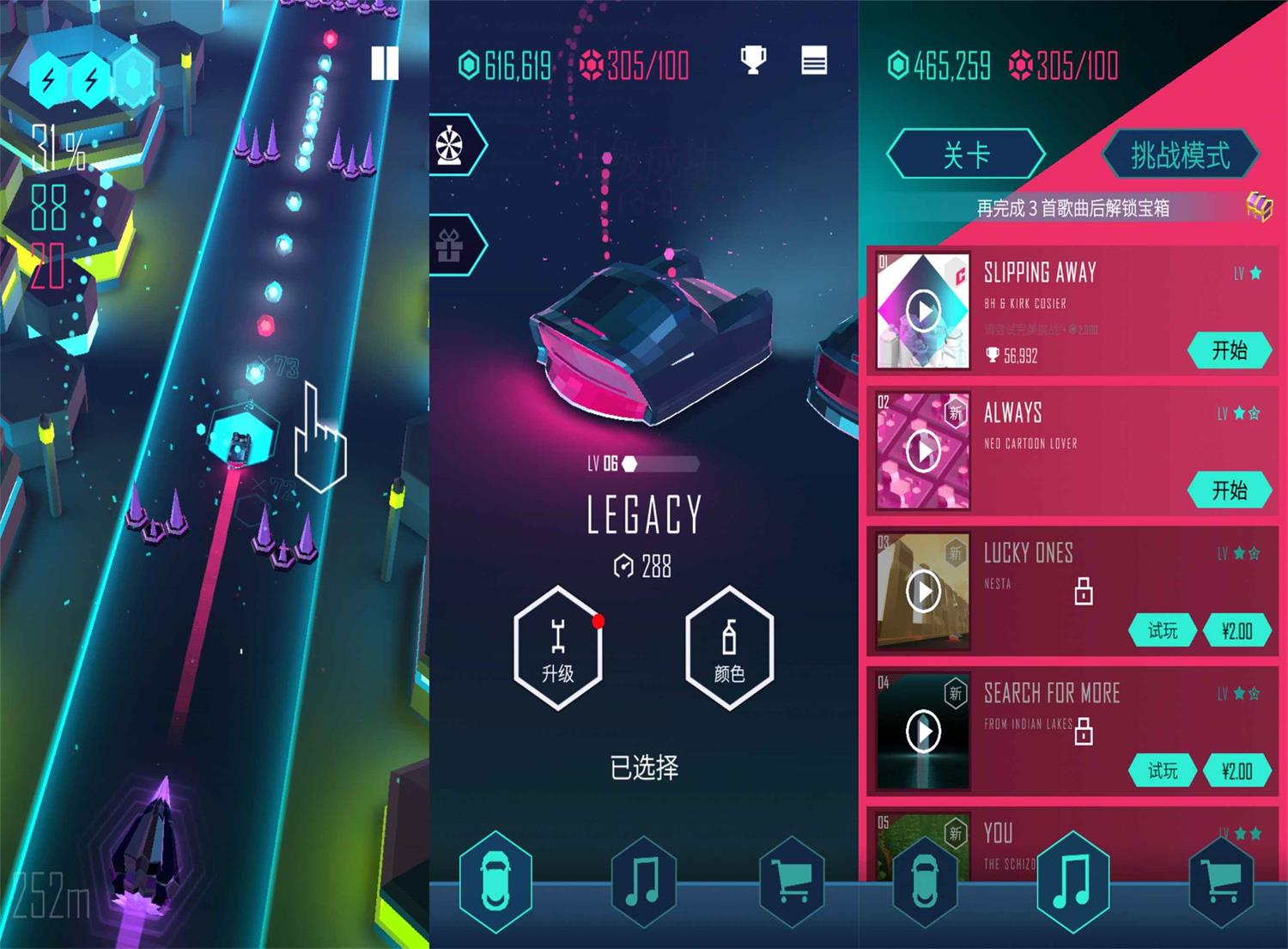This screenshot has height=949, width=1288.
Task: Preview Always via its cover play button
Action: click(x=923, y=451)
